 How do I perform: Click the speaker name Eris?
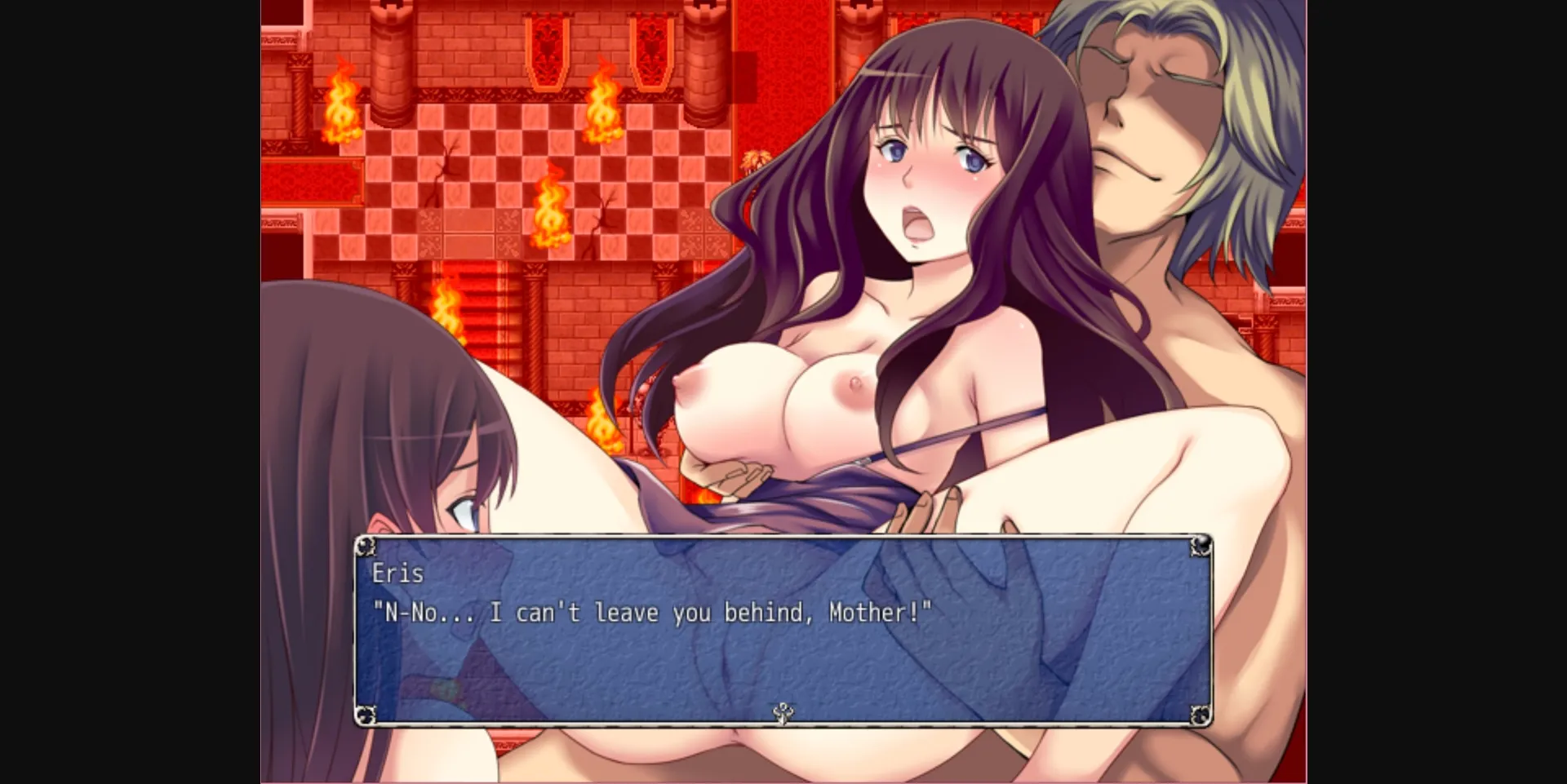[x=397, y=574]
